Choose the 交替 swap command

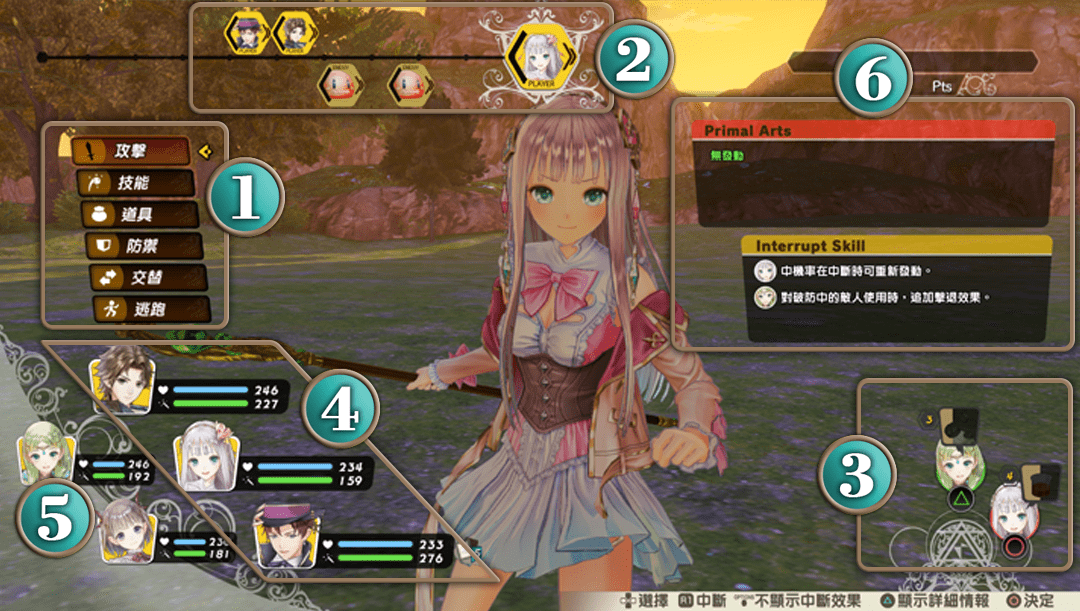148,278
